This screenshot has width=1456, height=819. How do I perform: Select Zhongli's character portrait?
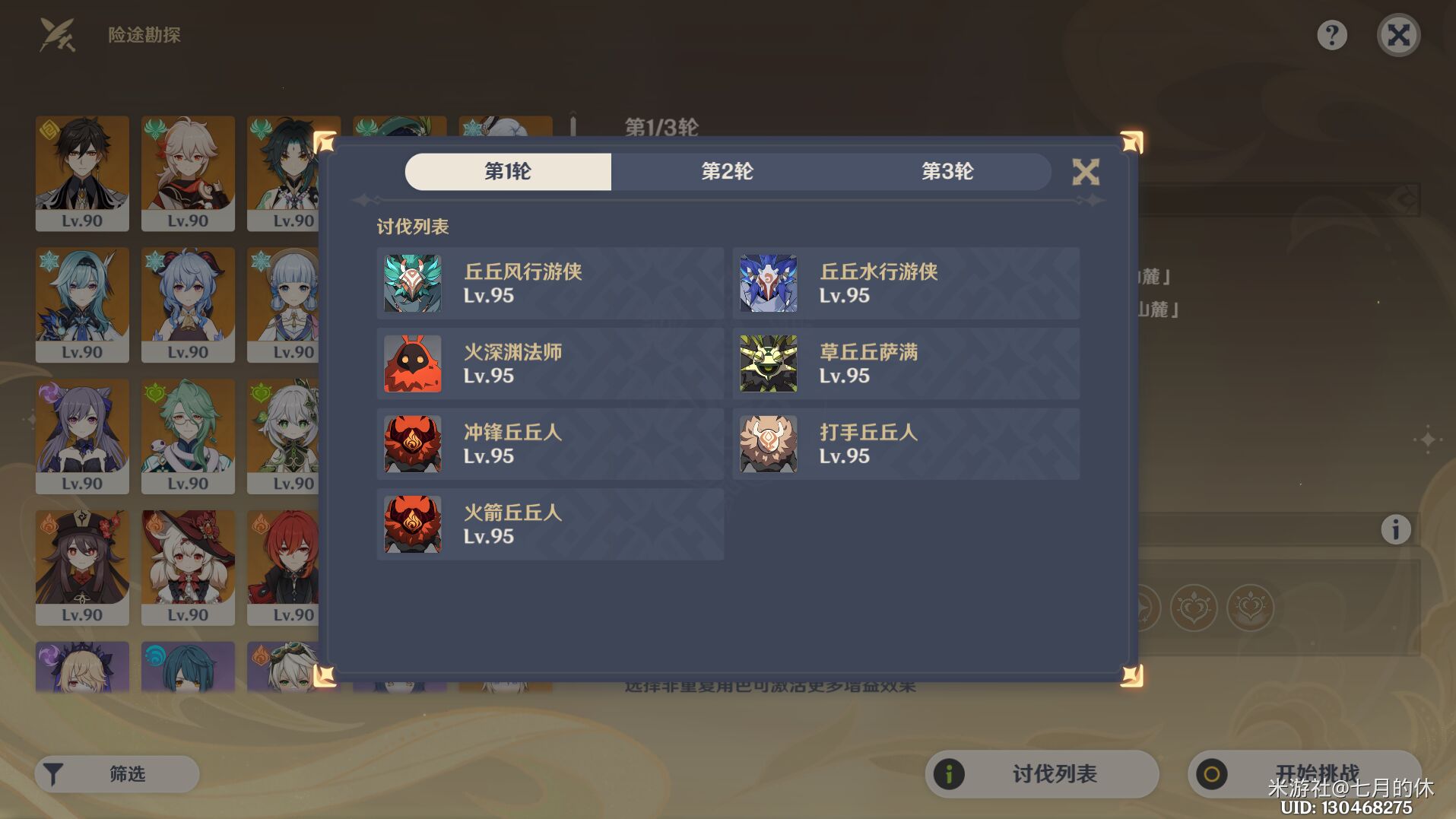pos(82,173)
